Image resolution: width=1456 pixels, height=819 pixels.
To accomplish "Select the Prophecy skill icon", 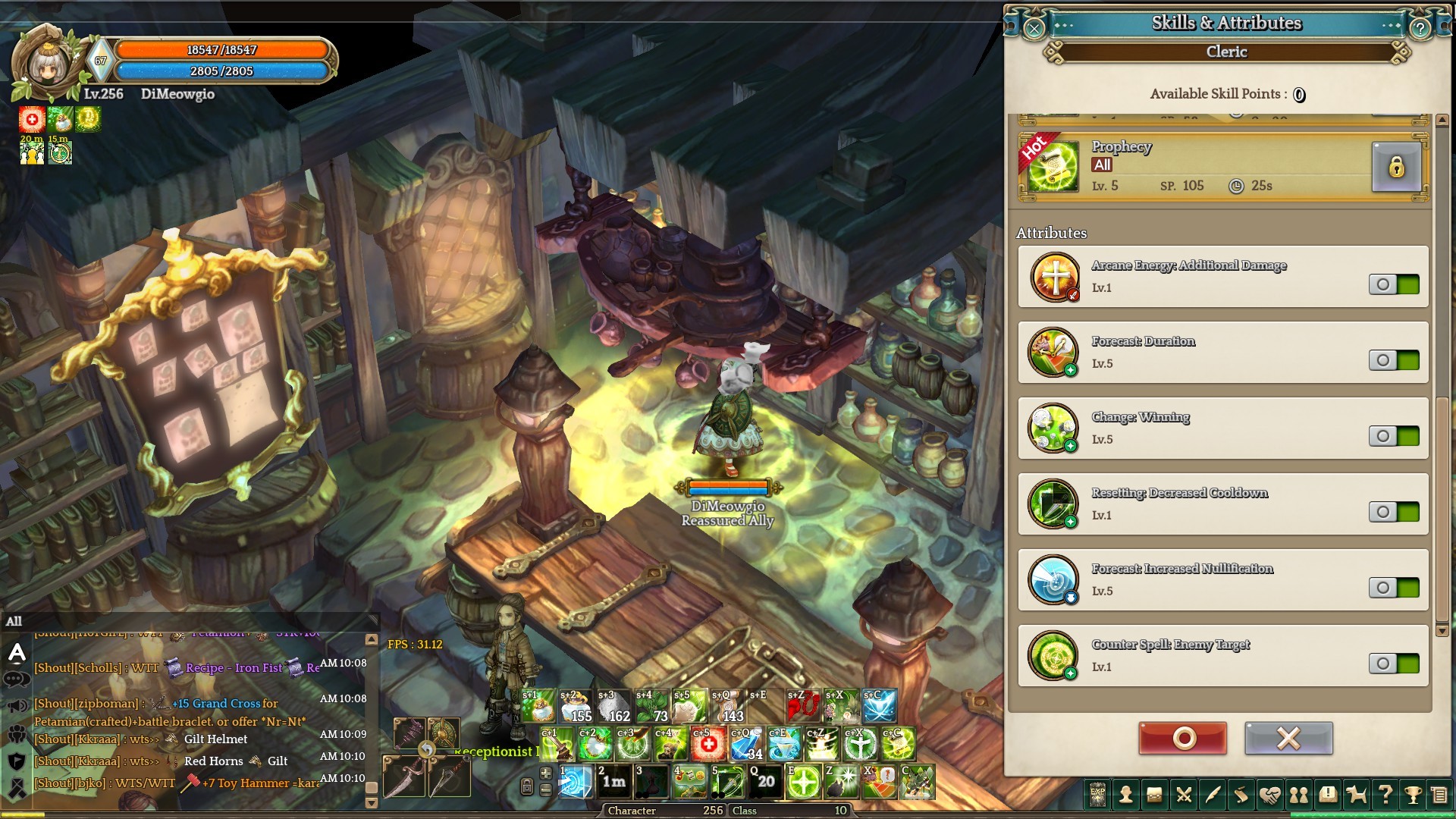I will coord(1053,167).
